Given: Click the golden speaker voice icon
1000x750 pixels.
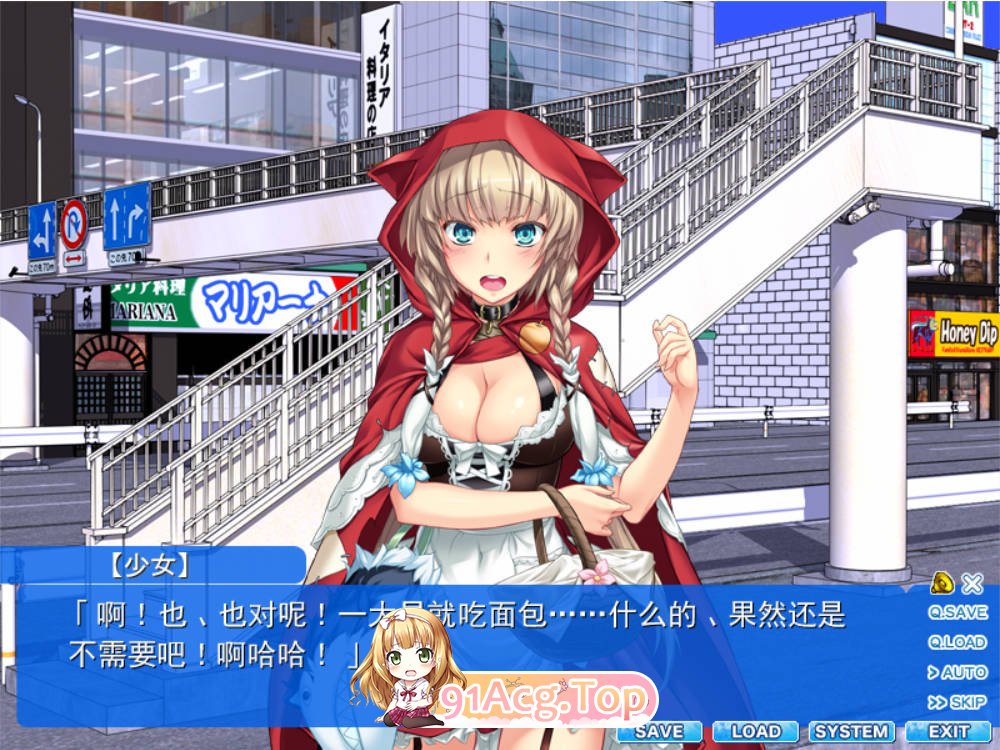Looking at the screenshot, I should (941, 583).
